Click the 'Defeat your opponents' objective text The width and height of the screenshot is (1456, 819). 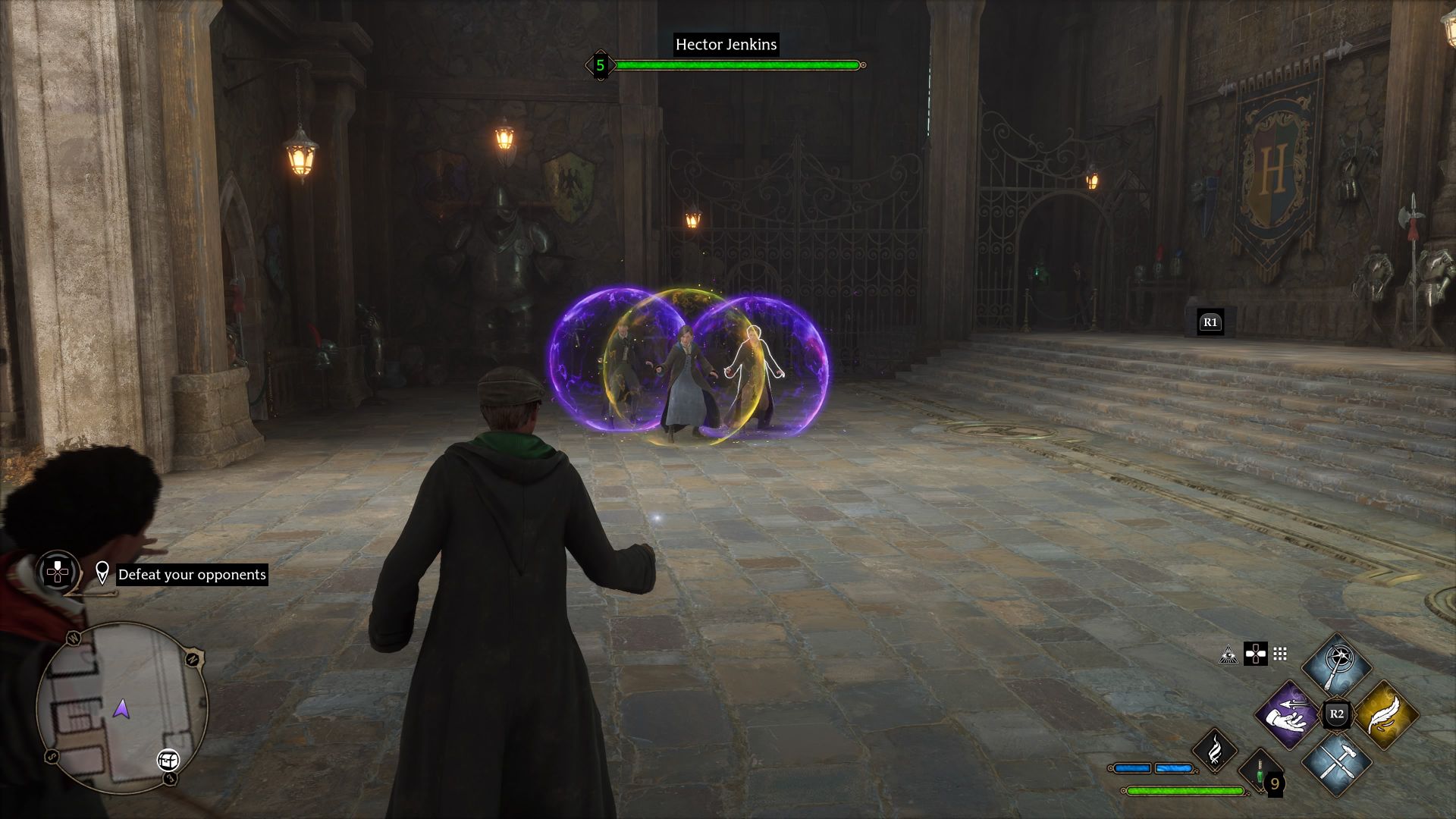[193, 574]
